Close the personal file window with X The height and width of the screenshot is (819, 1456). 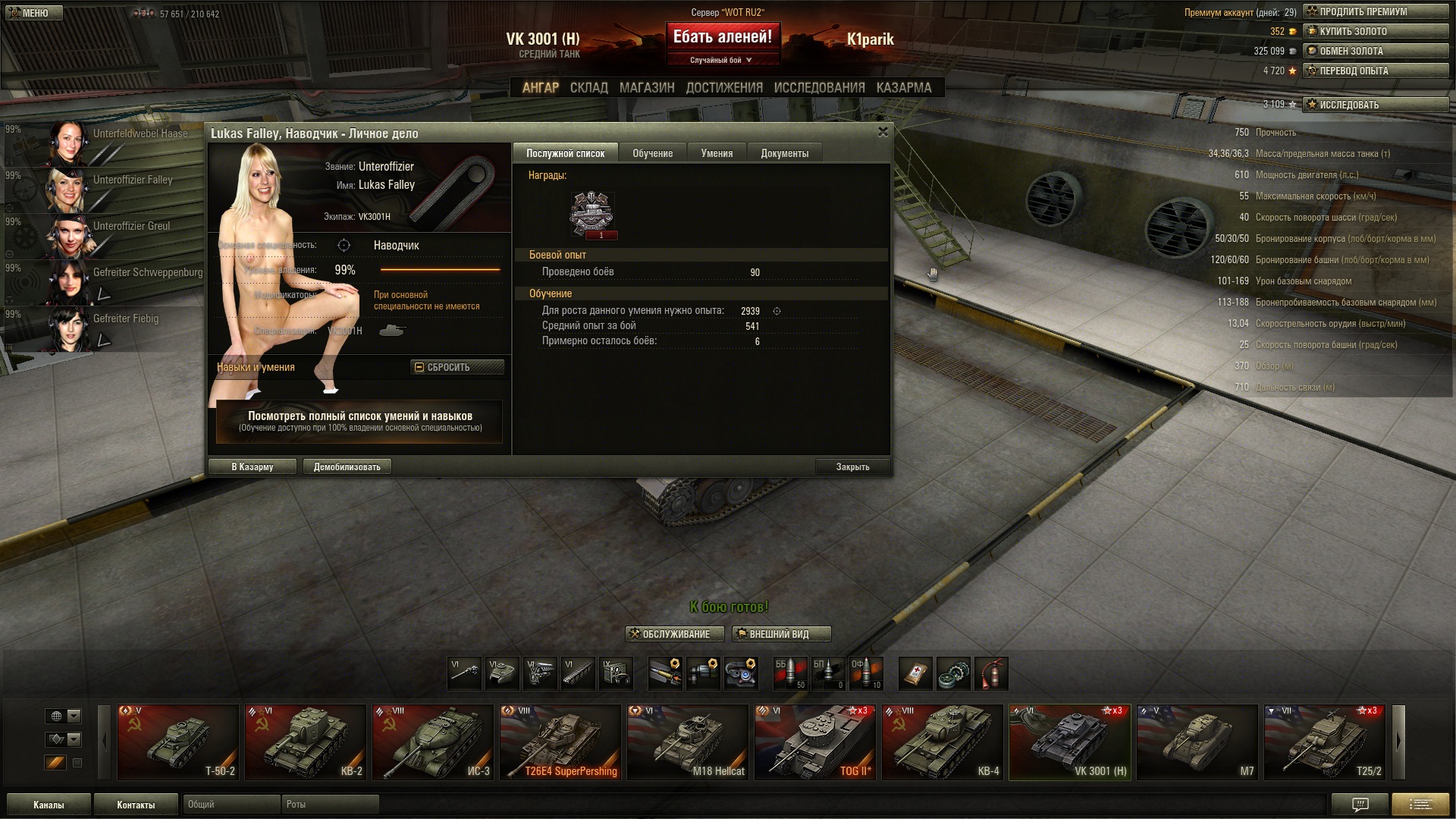coord(883,132)
